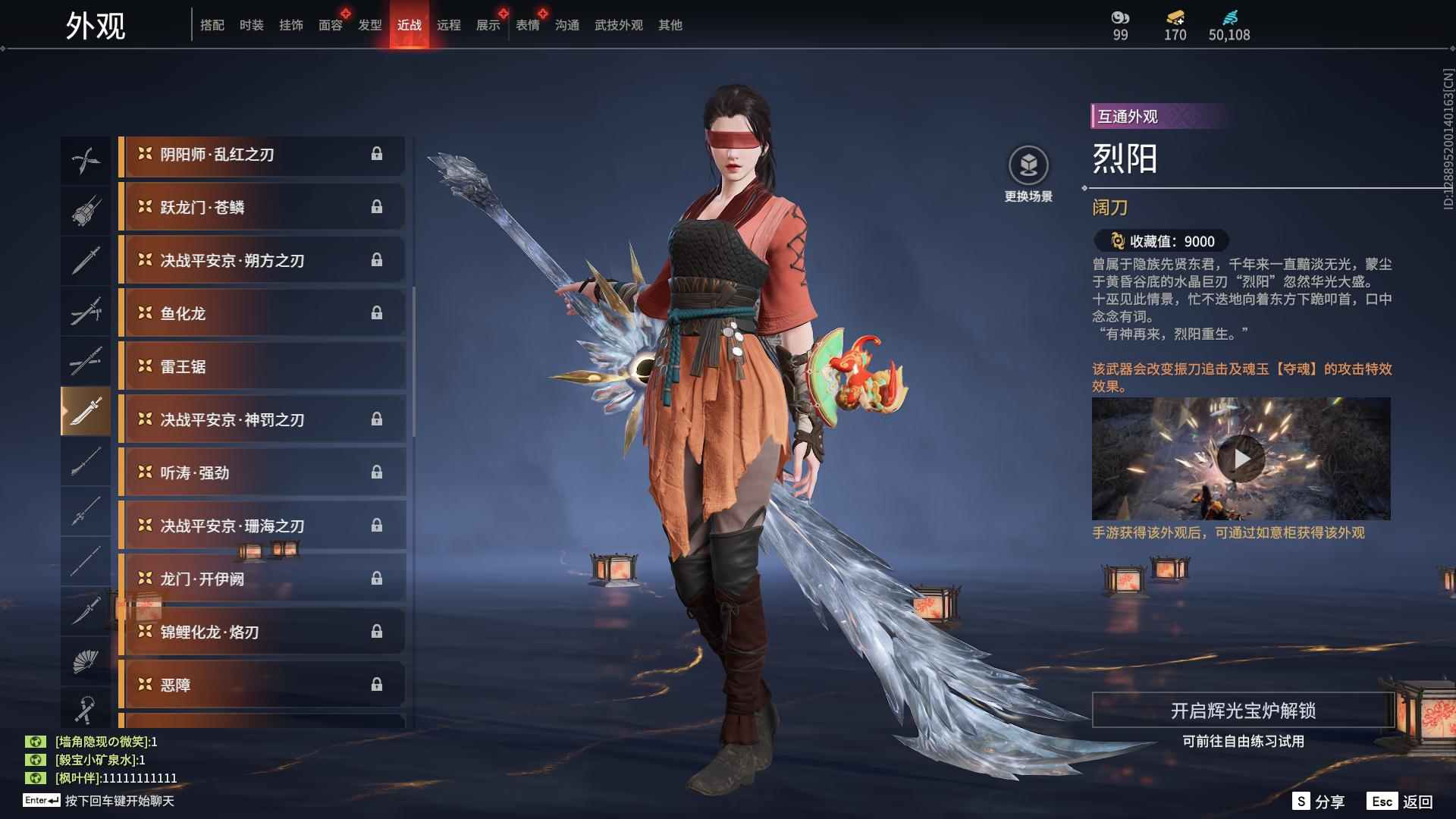
Task: Unlock toggle on 鱼化龙 entry
Action: tap(378, 312)
